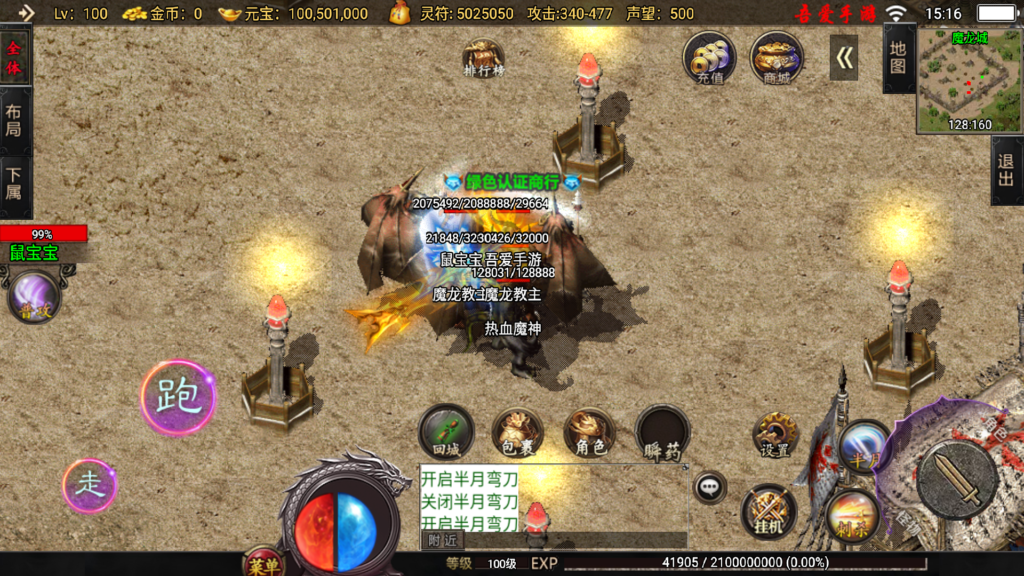Screen dimensions: 1024x576
Task: Open the 角色 character sheet
Action: coord(590,433)
